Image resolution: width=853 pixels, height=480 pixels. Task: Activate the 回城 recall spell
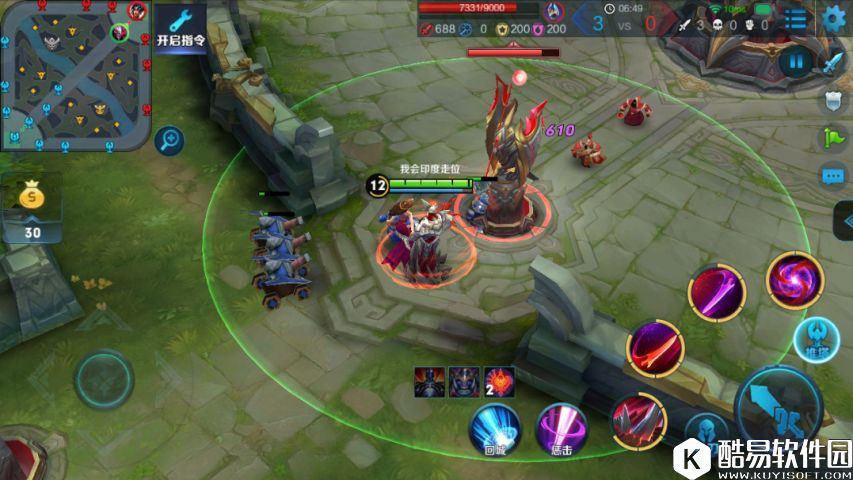(495, 427)
